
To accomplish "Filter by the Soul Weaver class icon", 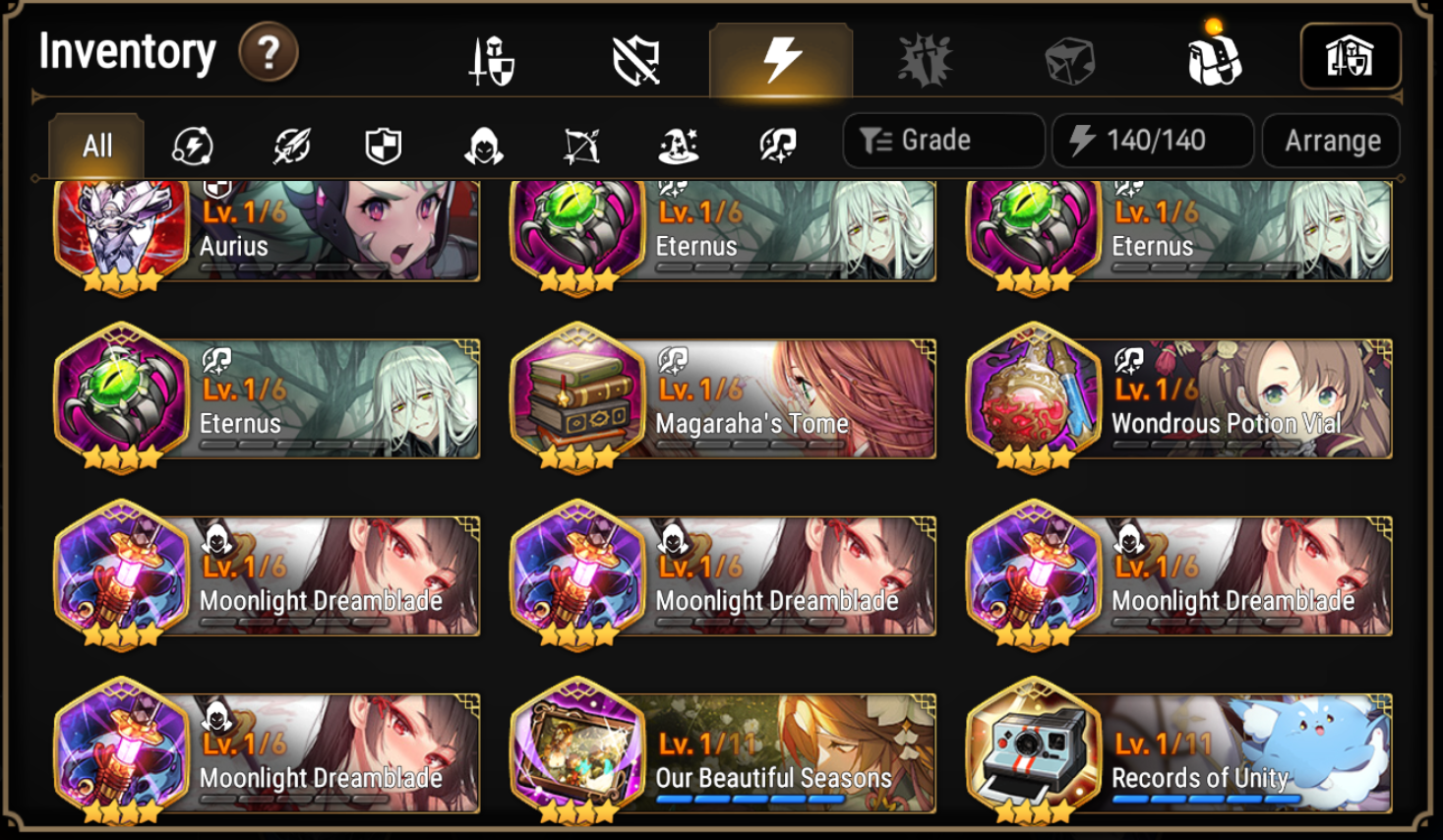I will (x=776, y=144).
